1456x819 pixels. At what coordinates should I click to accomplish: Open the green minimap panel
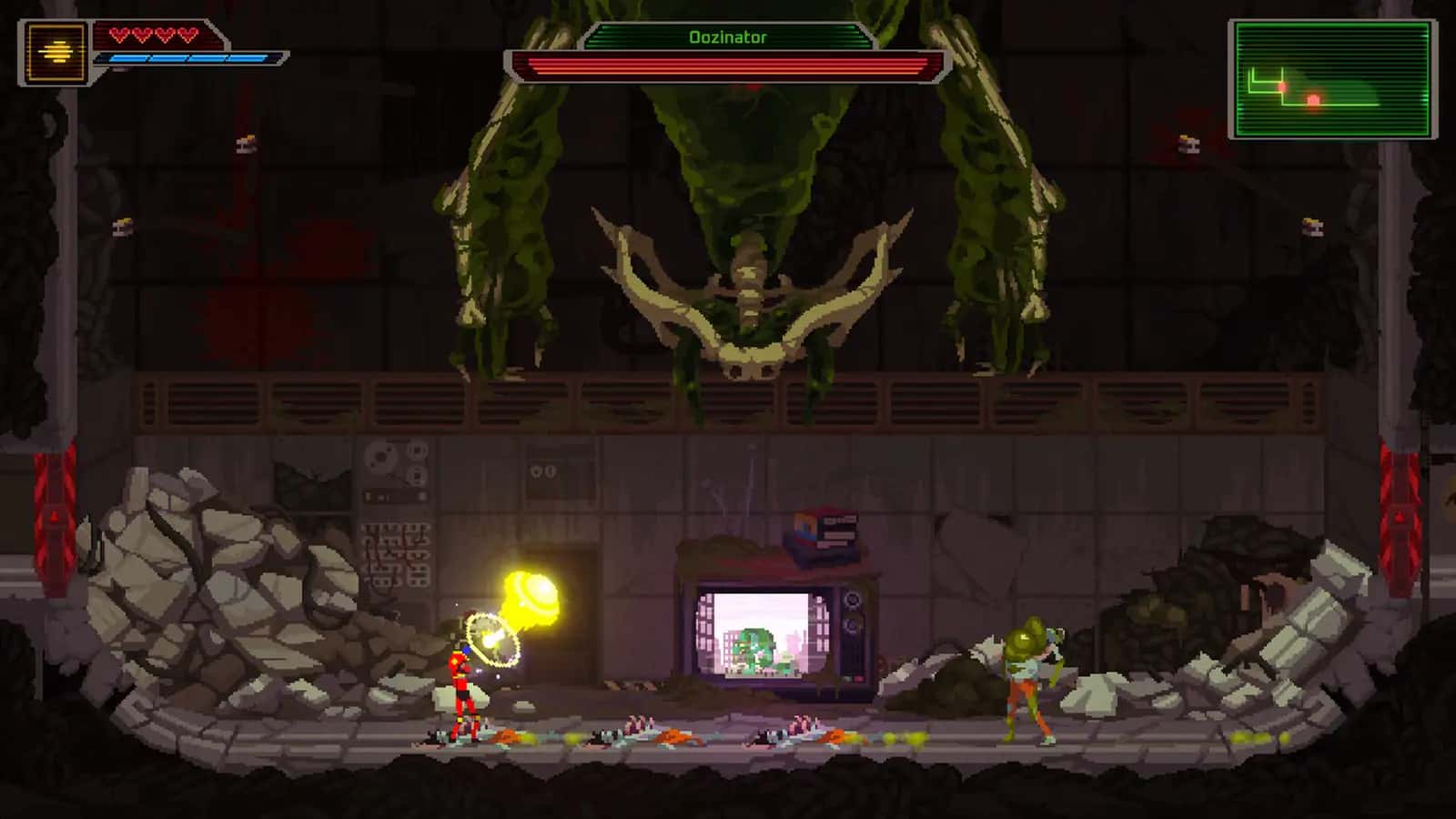(1332, 80)
